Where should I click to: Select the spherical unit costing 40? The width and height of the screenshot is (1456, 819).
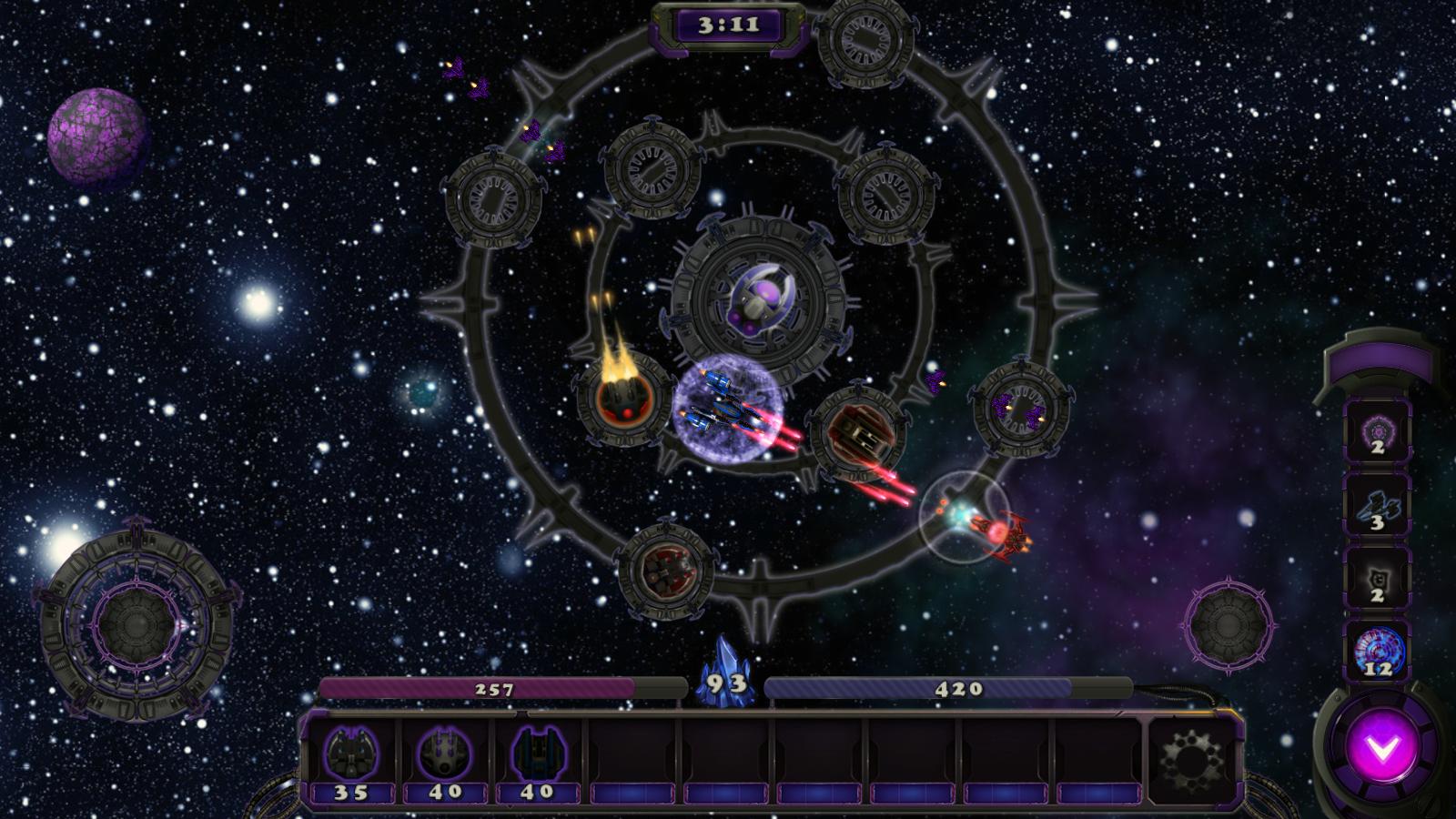click(444, 753)
